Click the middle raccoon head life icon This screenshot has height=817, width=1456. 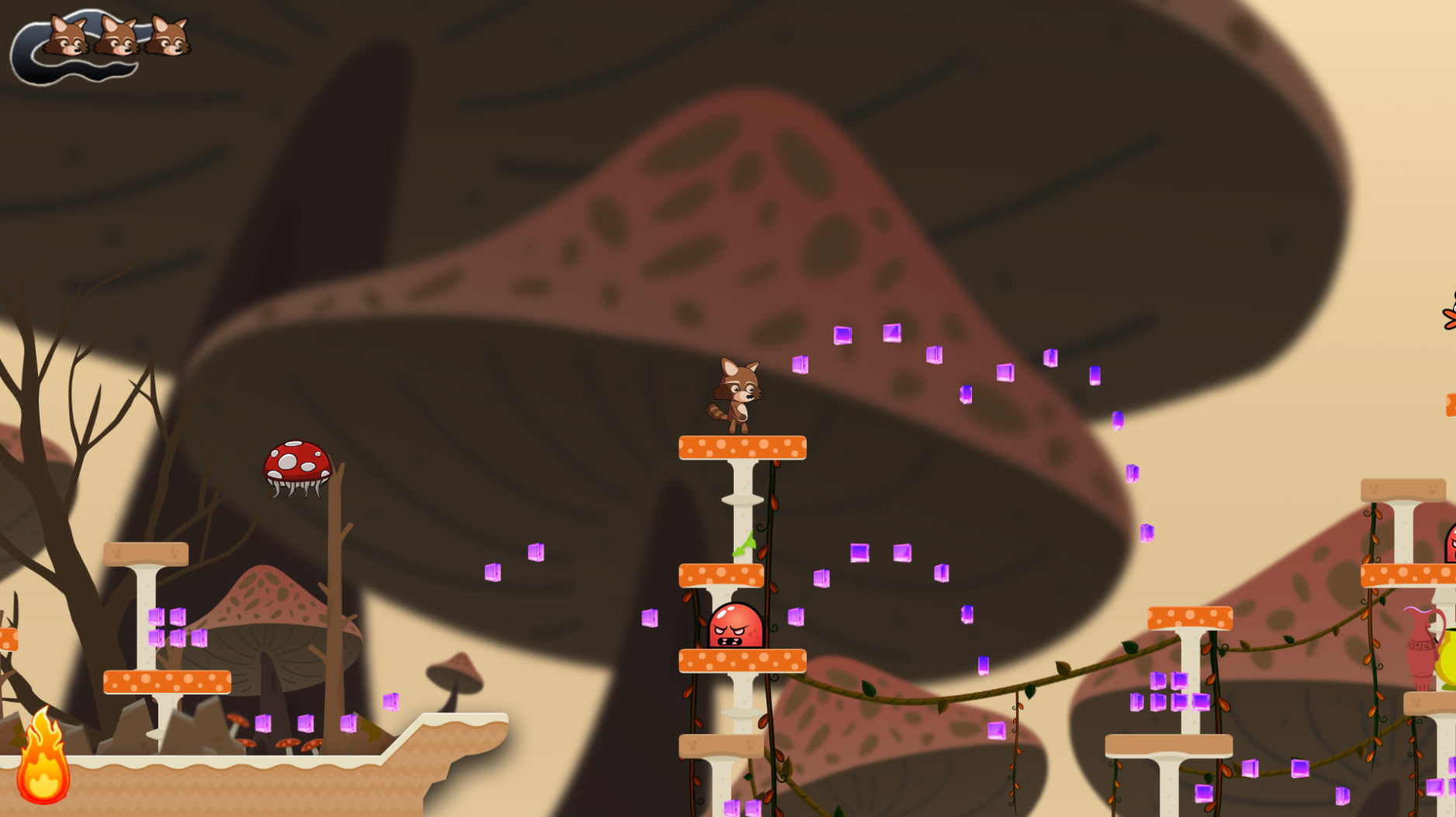point(118,37)
